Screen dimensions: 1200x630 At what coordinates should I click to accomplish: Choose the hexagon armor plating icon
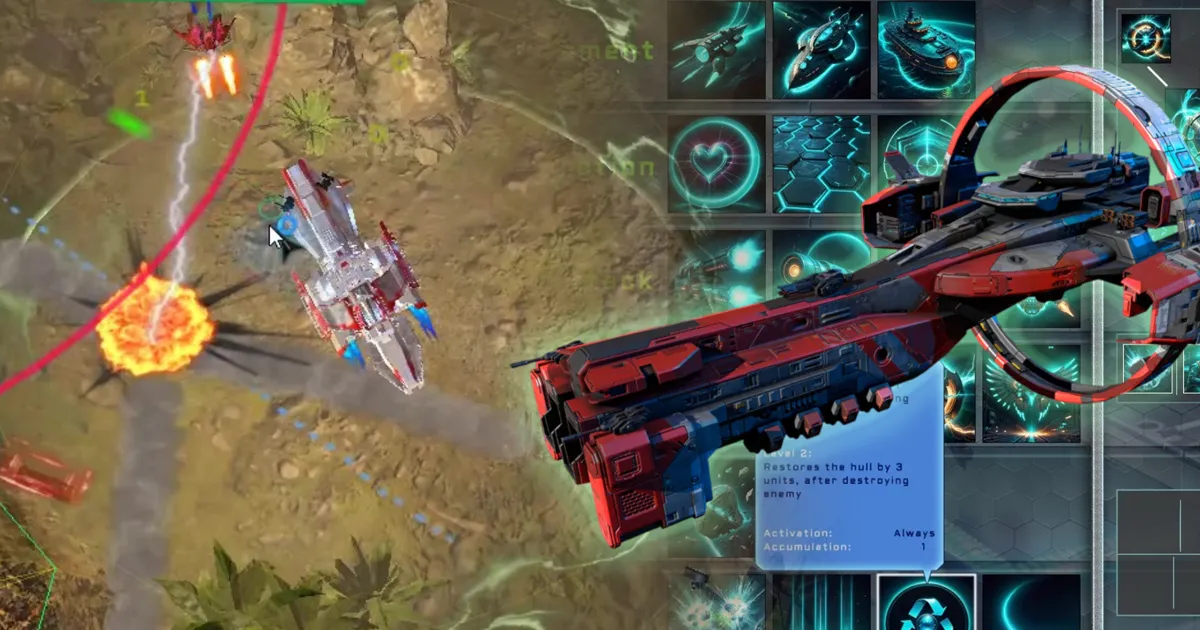[821, 164]
